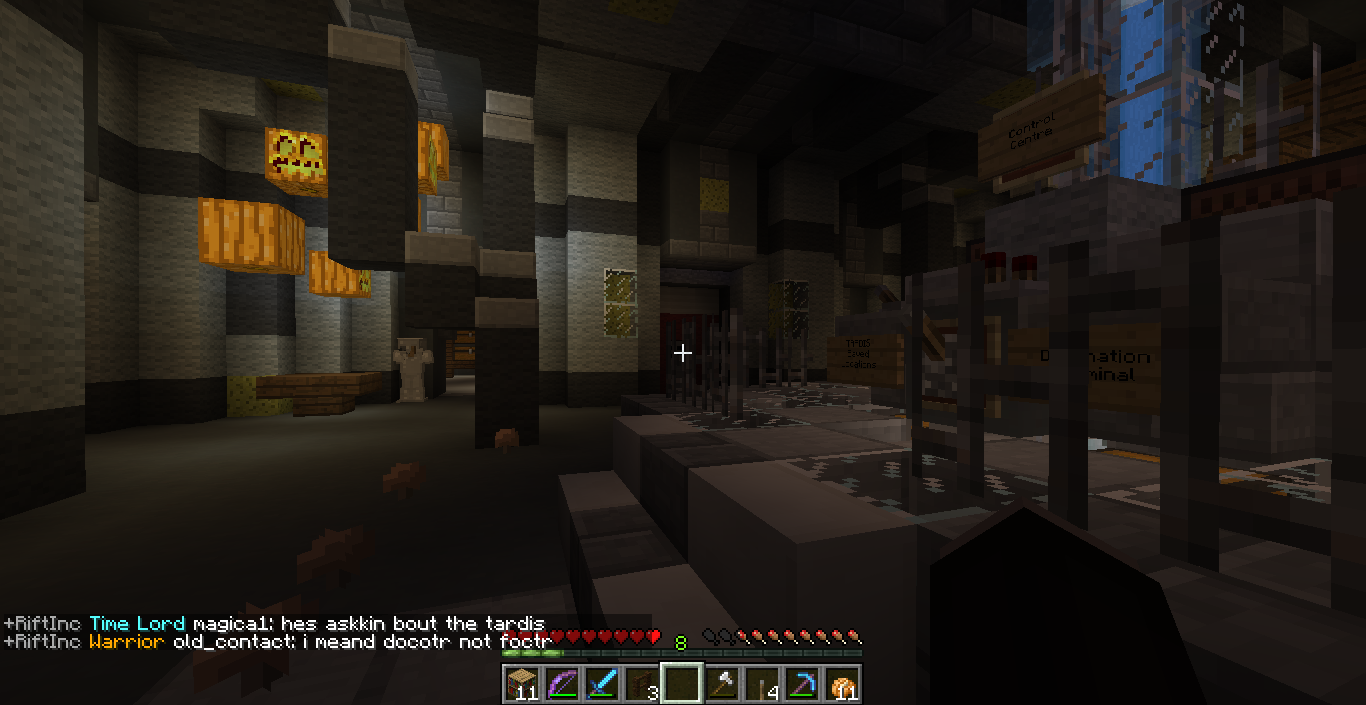Choose the diamond sword slot

tap(601, 684)
